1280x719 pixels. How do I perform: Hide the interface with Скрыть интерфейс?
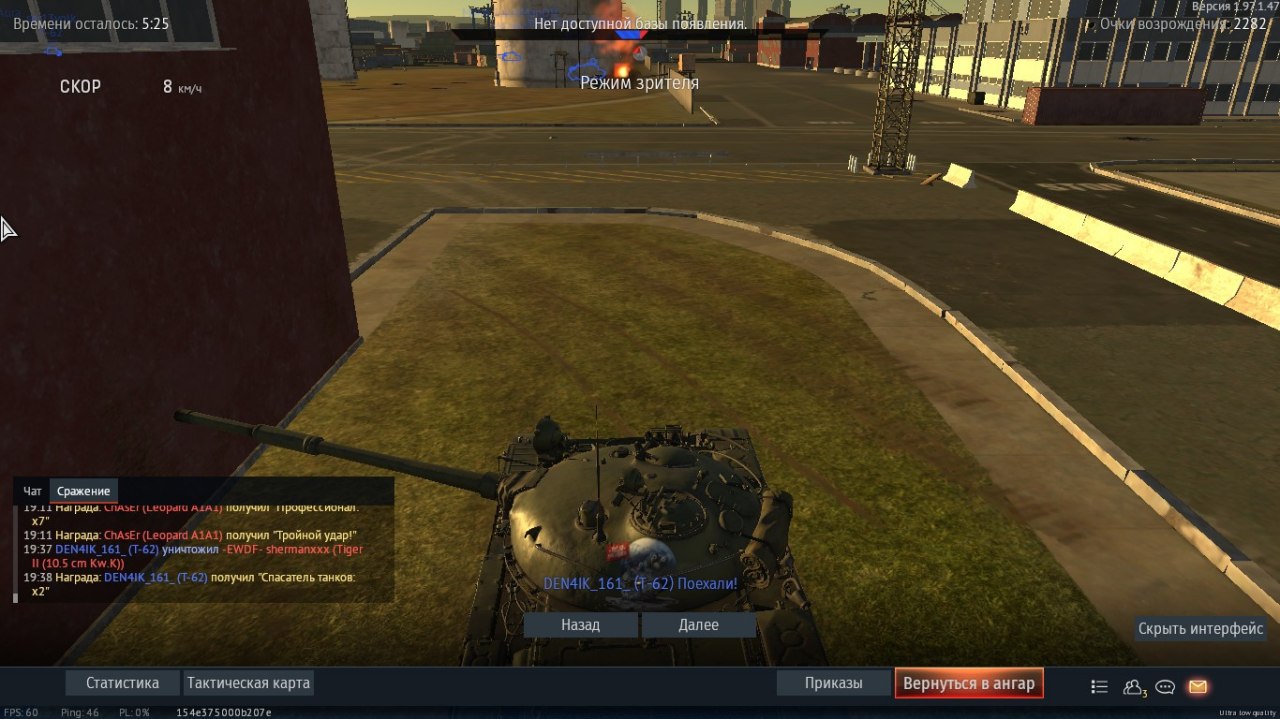pyautogui.click(x=1201, y=629)
